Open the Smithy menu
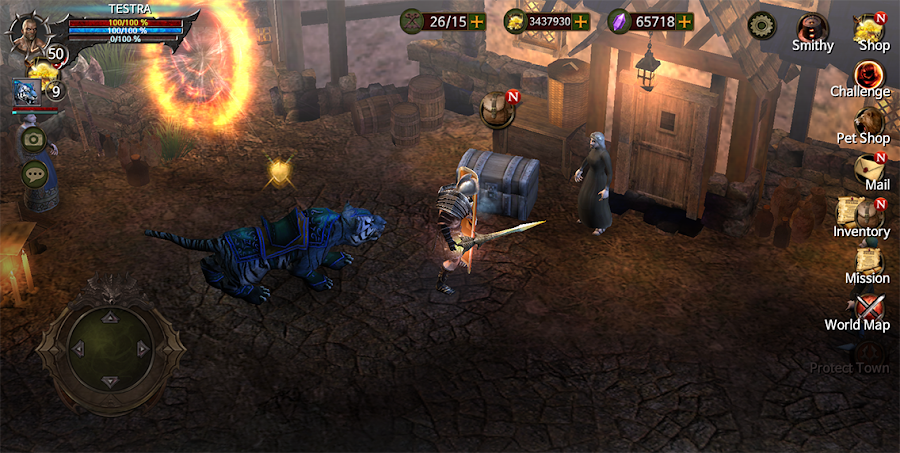Screen dimensions: 900x453 [812, 30]
